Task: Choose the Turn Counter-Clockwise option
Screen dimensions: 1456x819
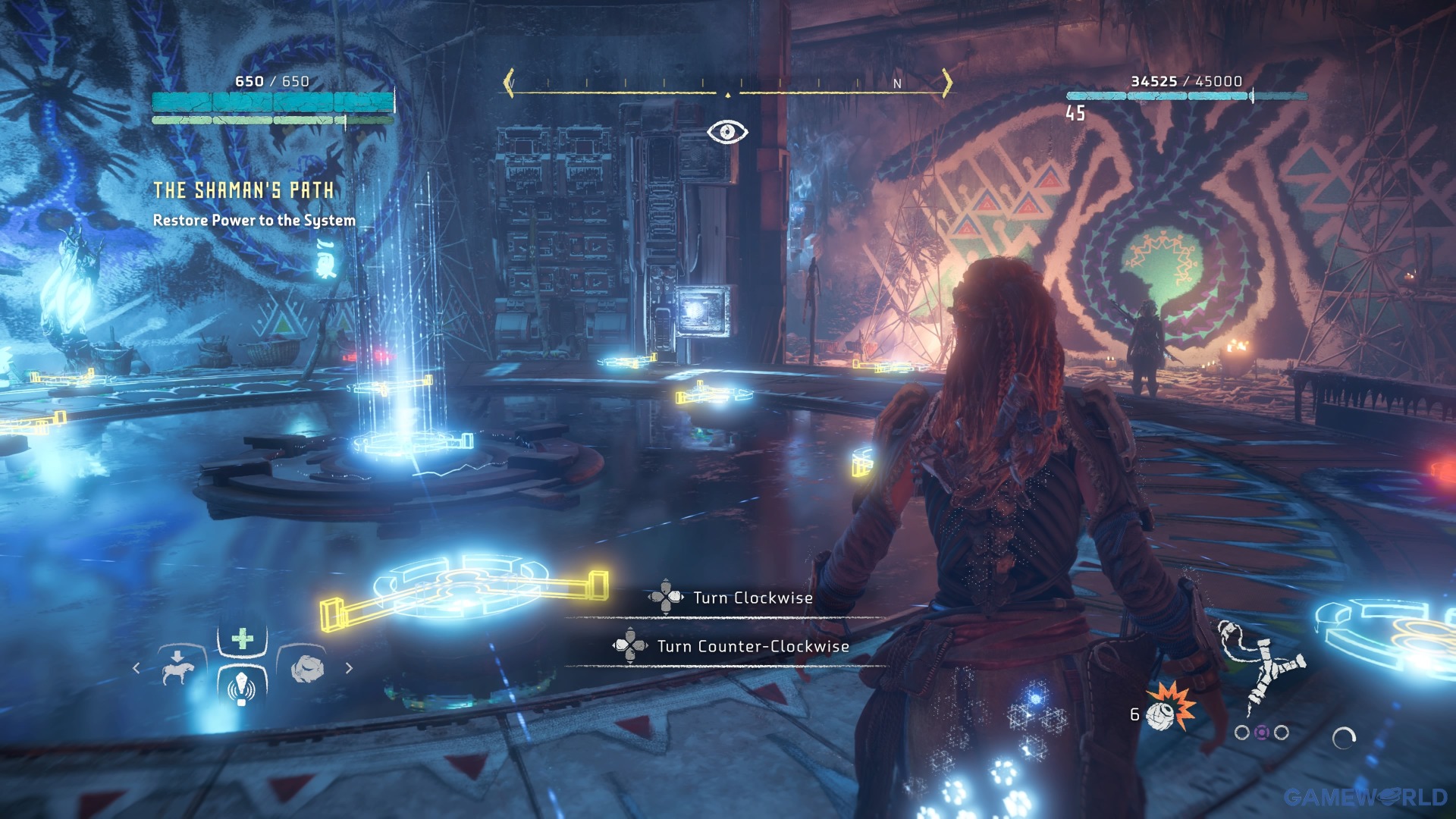Action: [752, 646]
